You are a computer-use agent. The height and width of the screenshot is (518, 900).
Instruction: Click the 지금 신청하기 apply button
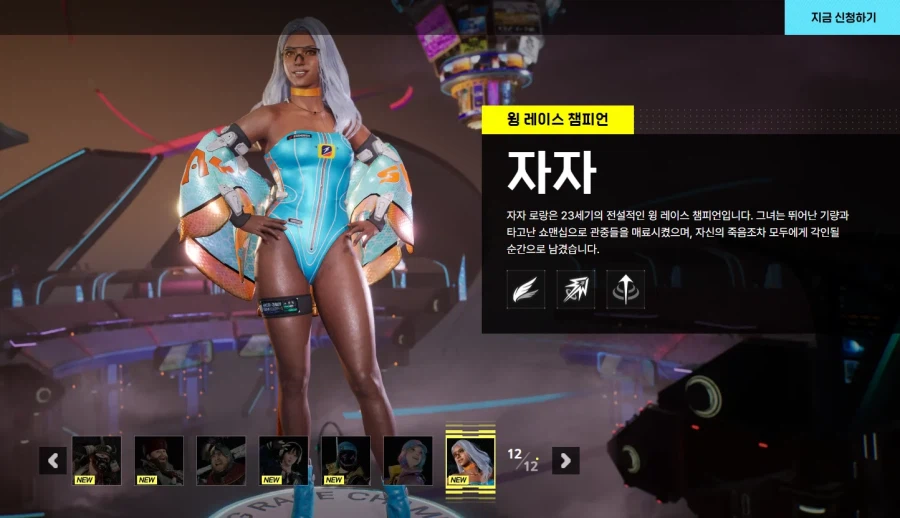(x=842, y=17)
